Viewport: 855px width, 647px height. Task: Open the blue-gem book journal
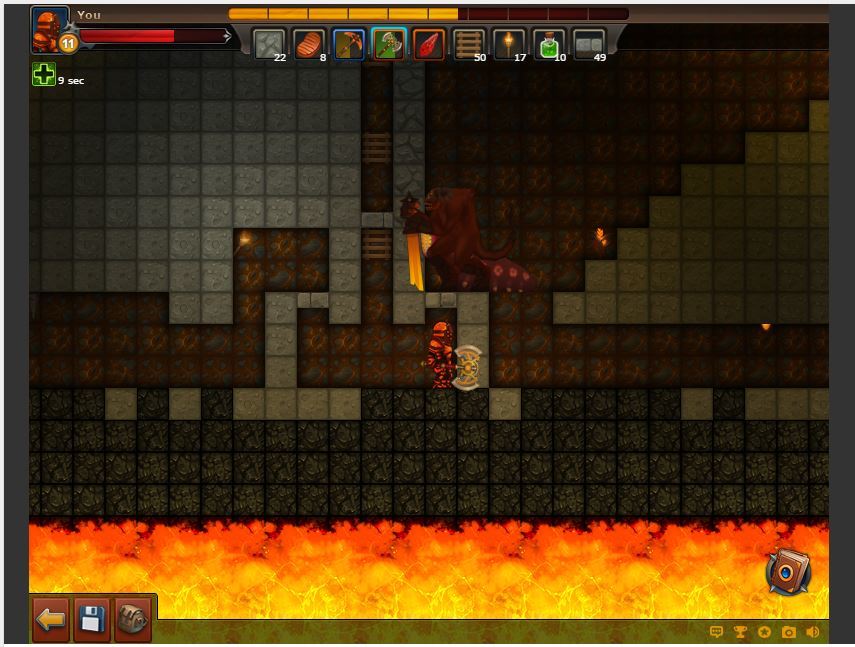(x=788, y=572)
